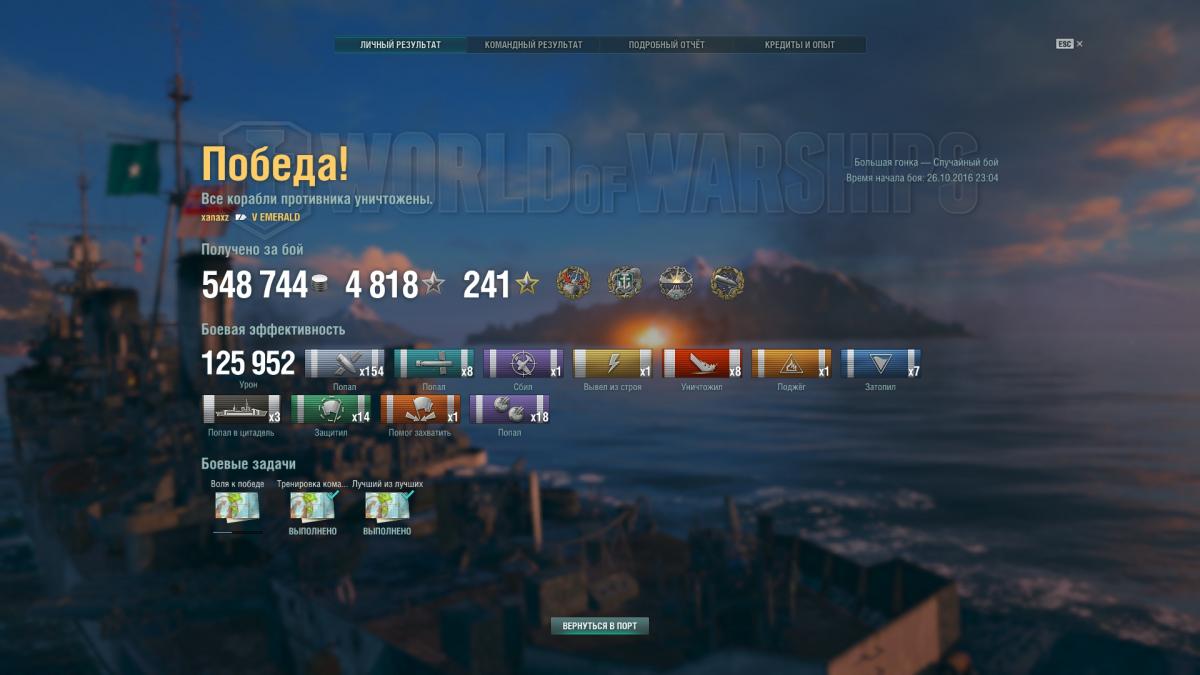The height and width of the screenshot is (675, 1200).
Task: Switch to the Личный результат tab
Action: (x=400, y=45)
